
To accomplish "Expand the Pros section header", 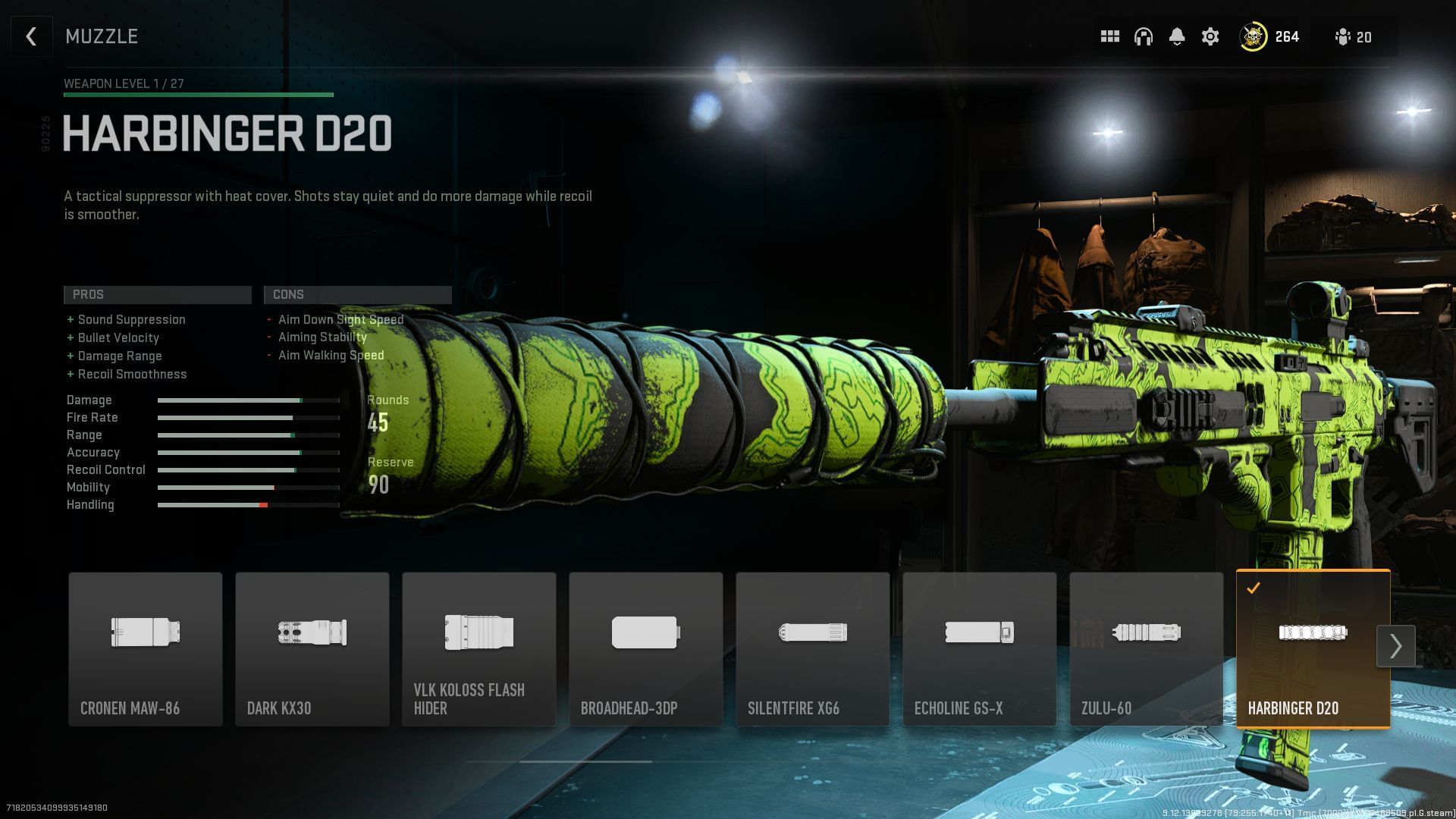I will tap(157, 294).
